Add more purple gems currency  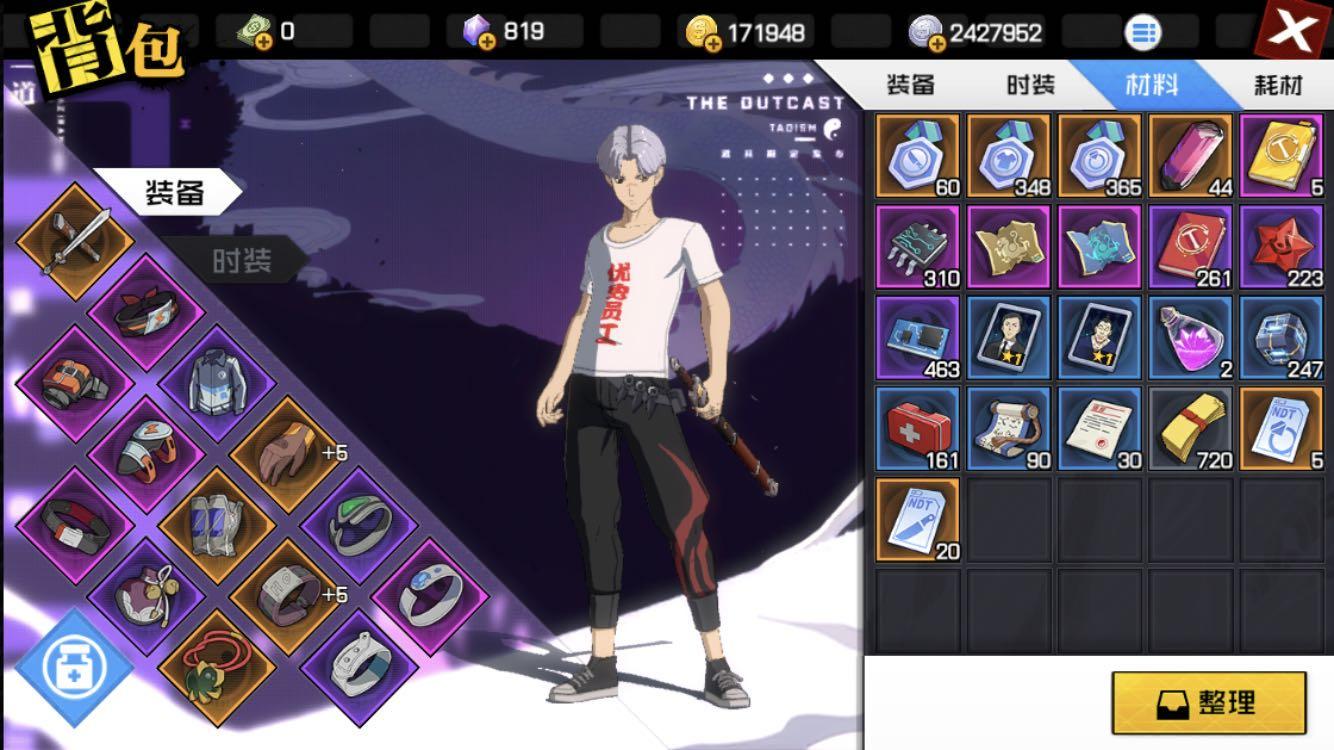pos(486,40)
